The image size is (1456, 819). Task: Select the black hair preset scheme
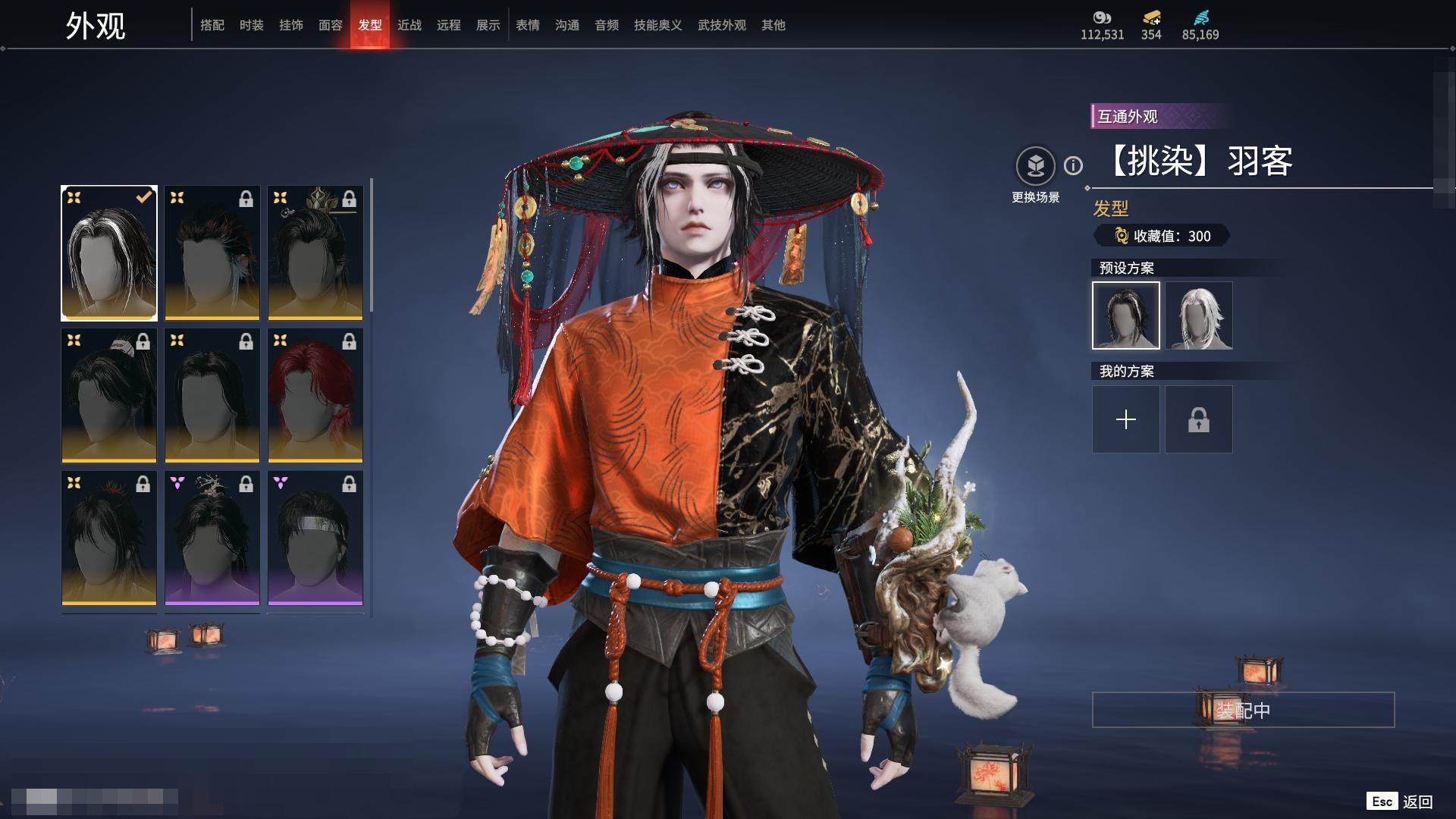[1126, 315]
